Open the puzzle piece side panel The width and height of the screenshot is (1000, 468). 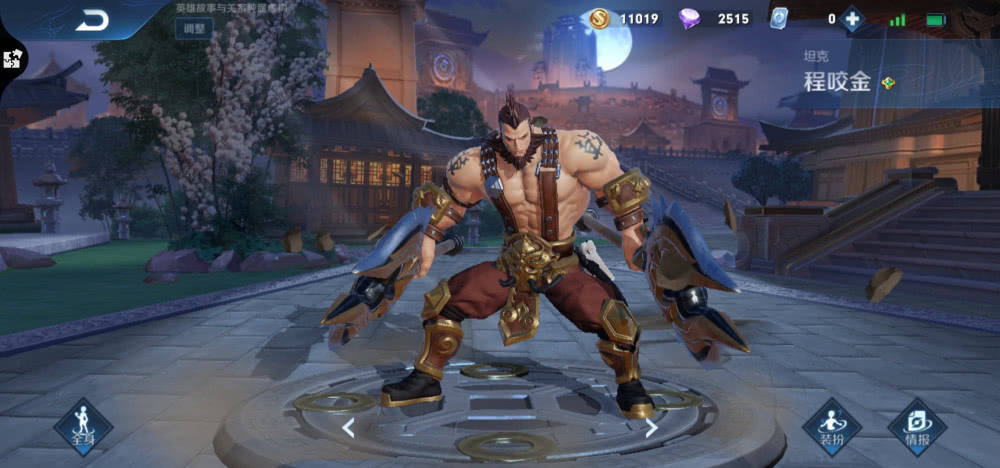pyautogui.click(x=14, y=58)
